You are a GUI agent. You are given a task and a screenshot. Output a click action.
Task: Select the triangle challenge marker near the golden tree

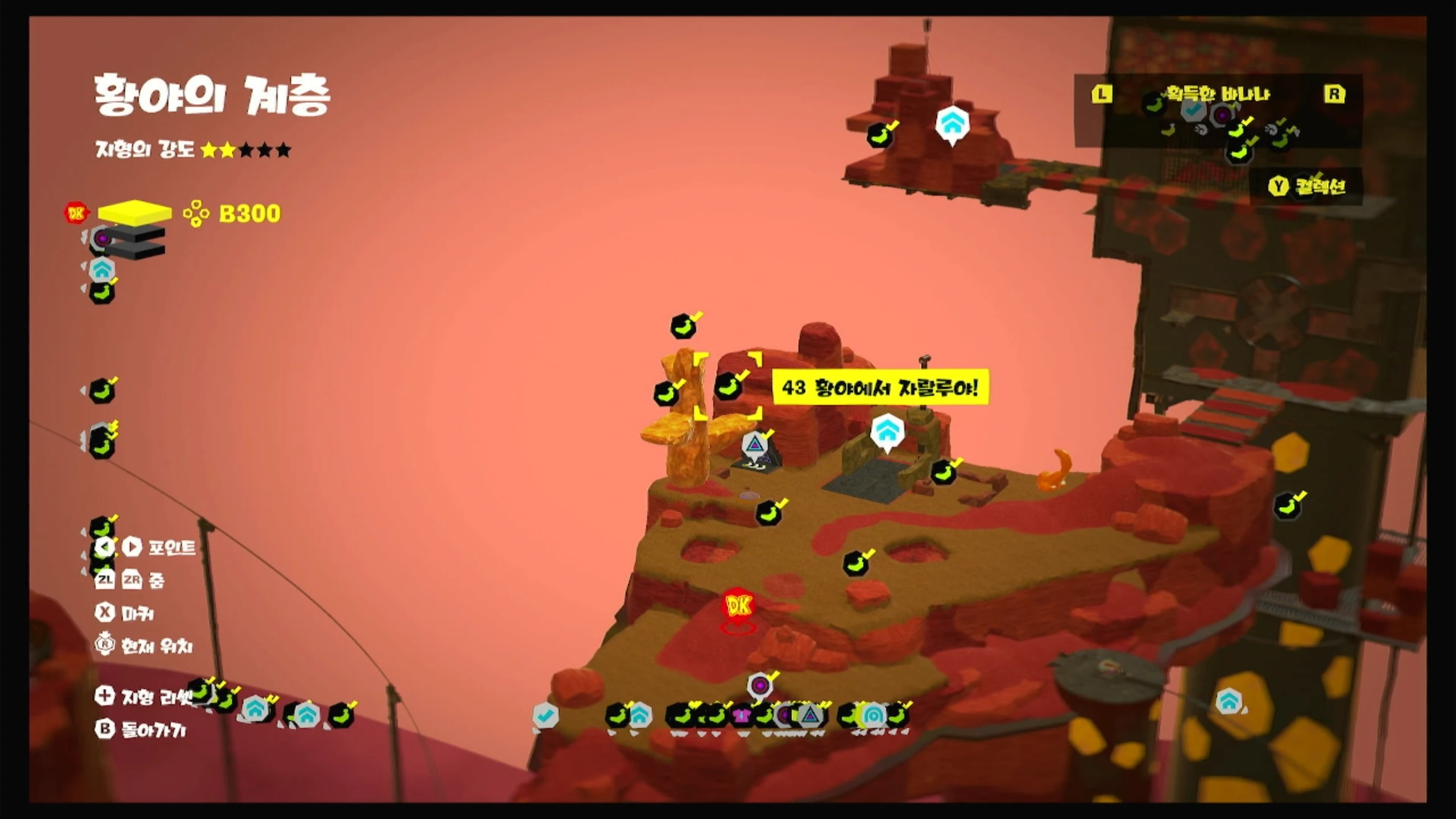(755, 445)
